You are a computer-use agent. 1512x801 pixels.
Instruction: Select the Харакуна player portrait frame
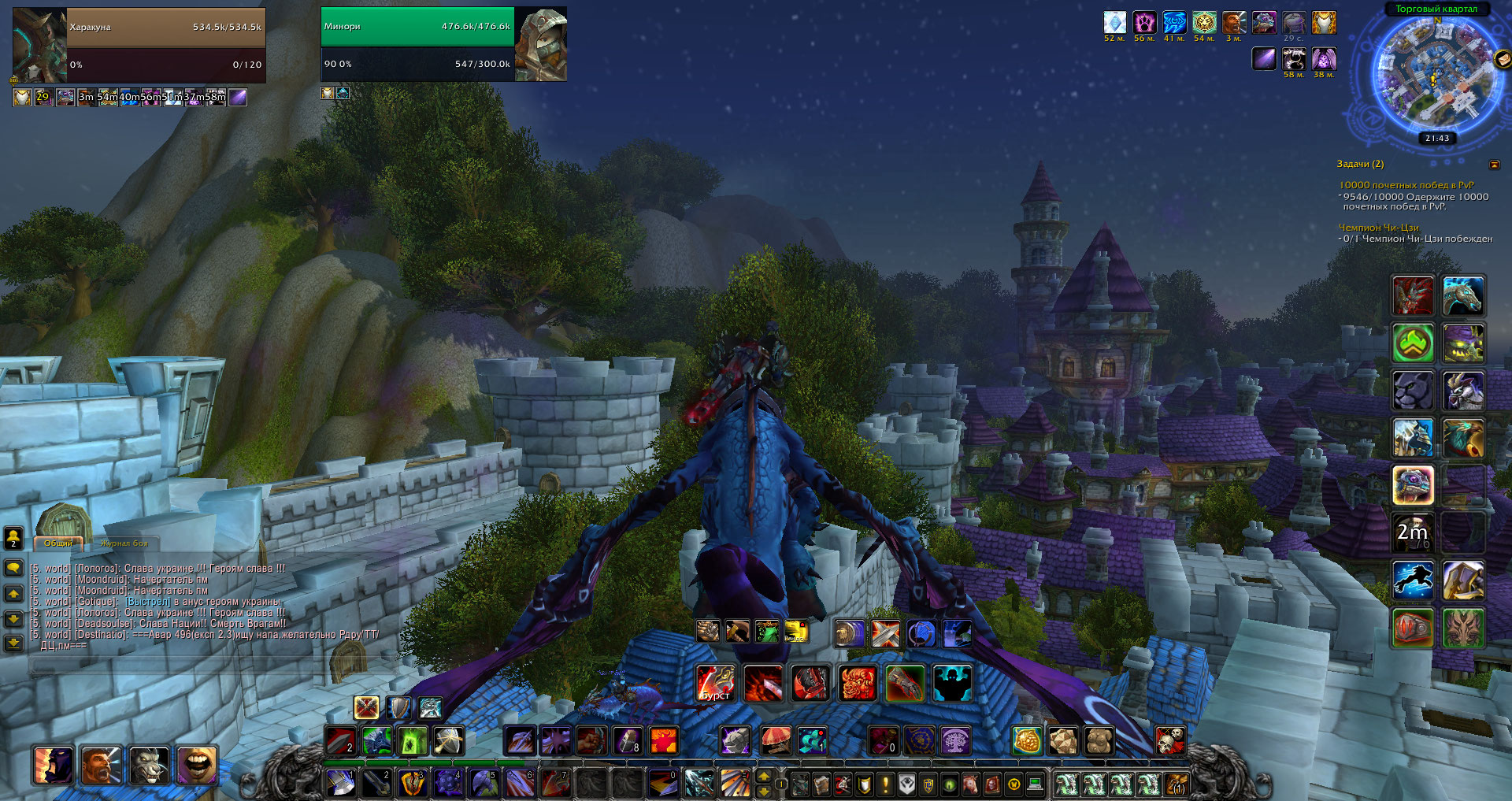click(39, 46)
